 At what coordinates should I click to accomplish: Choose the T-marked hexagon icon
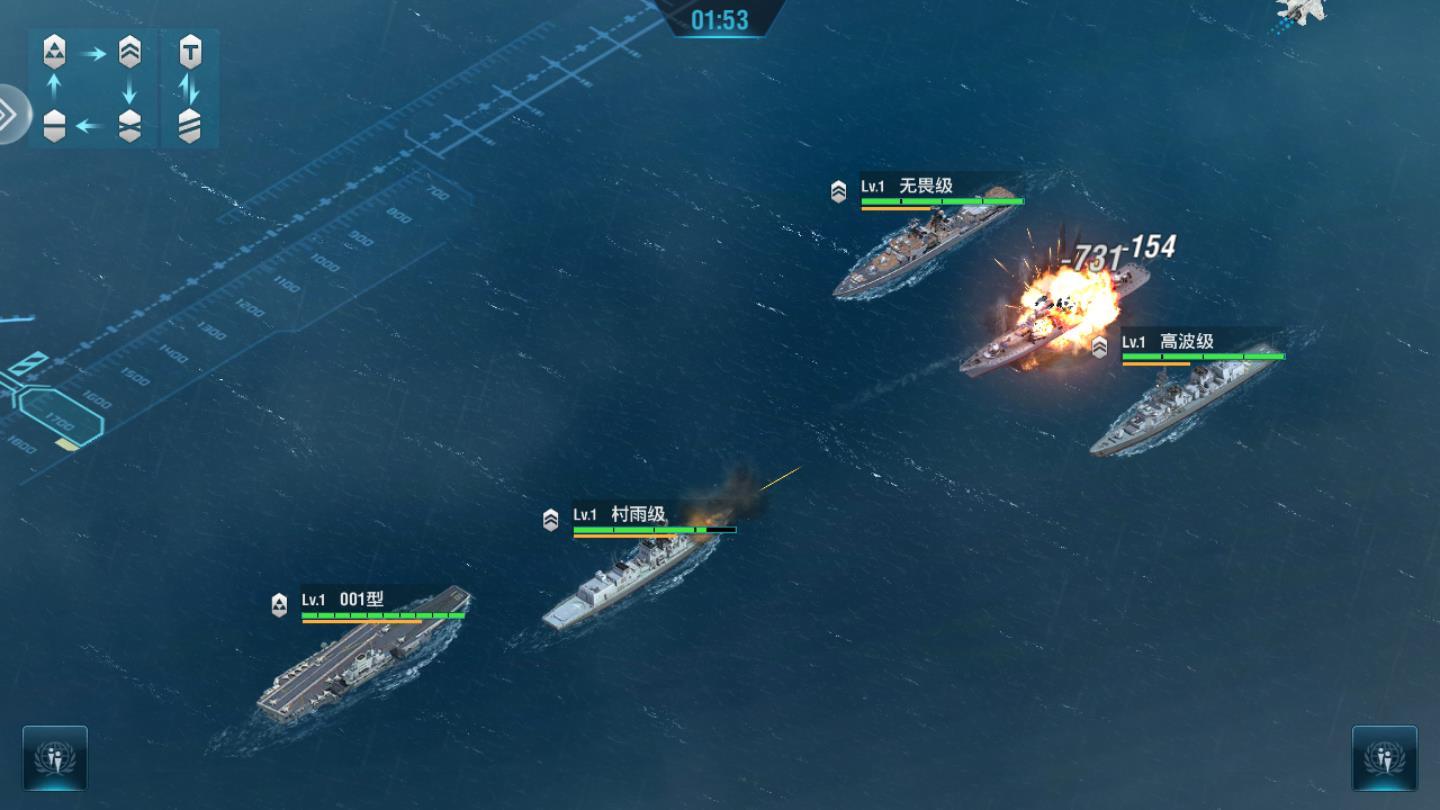[x=190, y=52]
